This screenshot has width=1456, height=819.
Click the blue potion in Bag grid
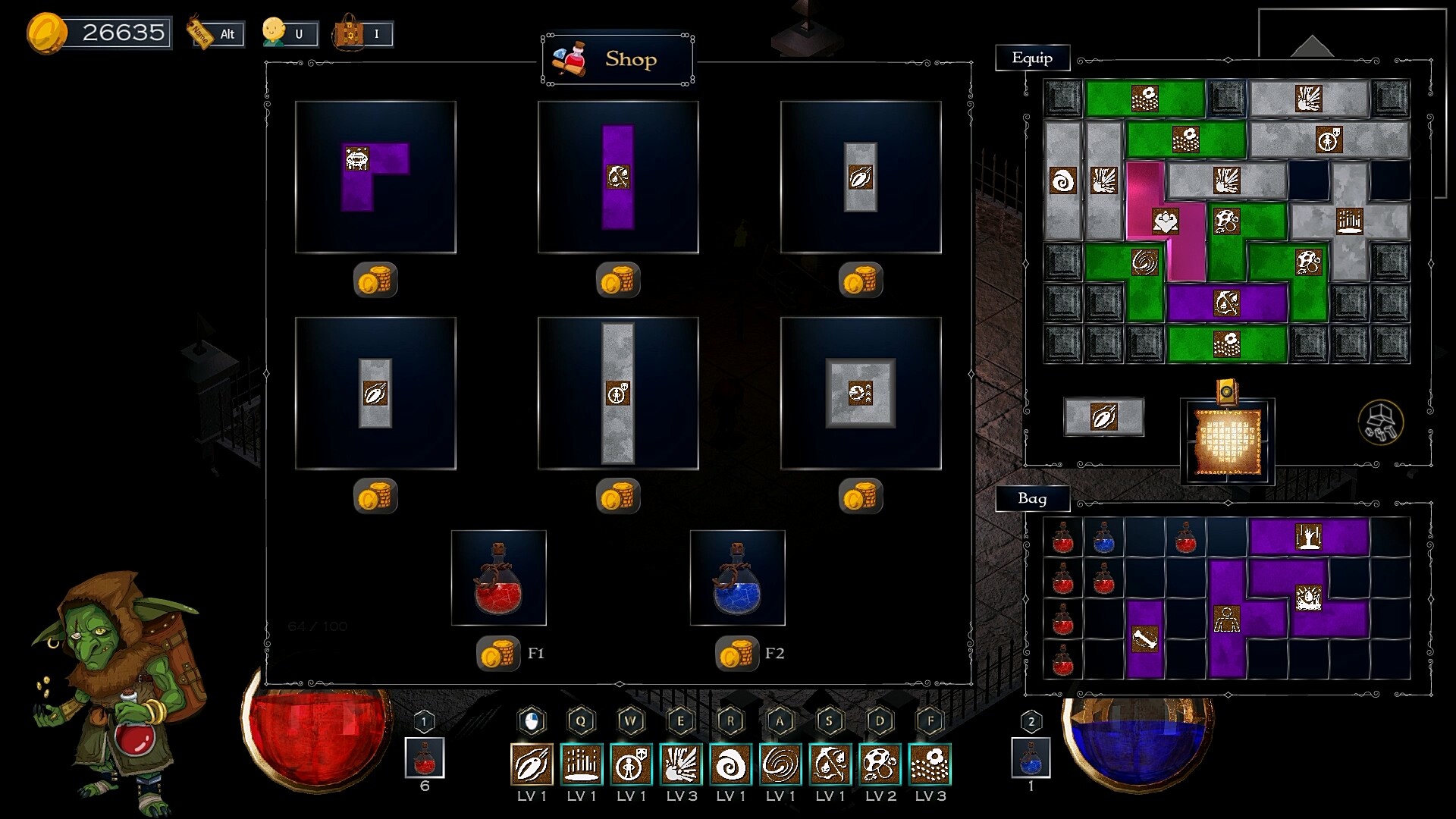tap(1103, 537)
